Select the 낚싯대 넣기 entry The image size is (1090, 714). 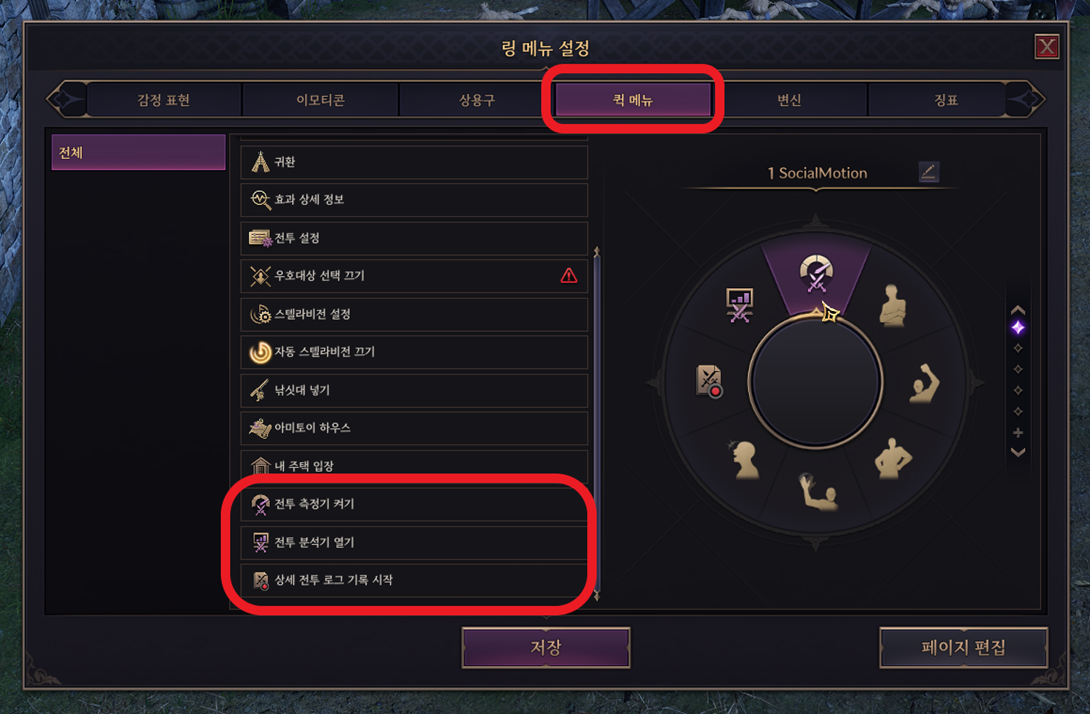tap(414, 390)
